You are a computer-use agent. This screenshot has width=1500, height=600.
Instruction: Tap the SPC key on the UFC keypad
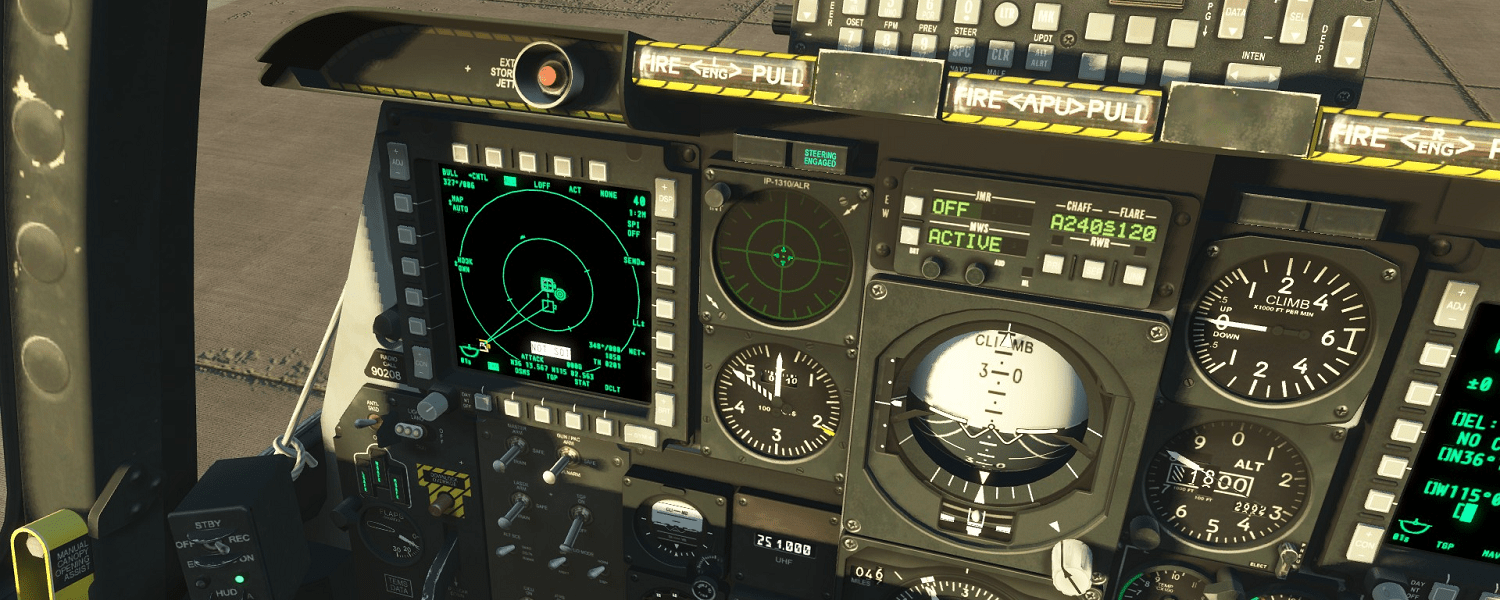962,50
